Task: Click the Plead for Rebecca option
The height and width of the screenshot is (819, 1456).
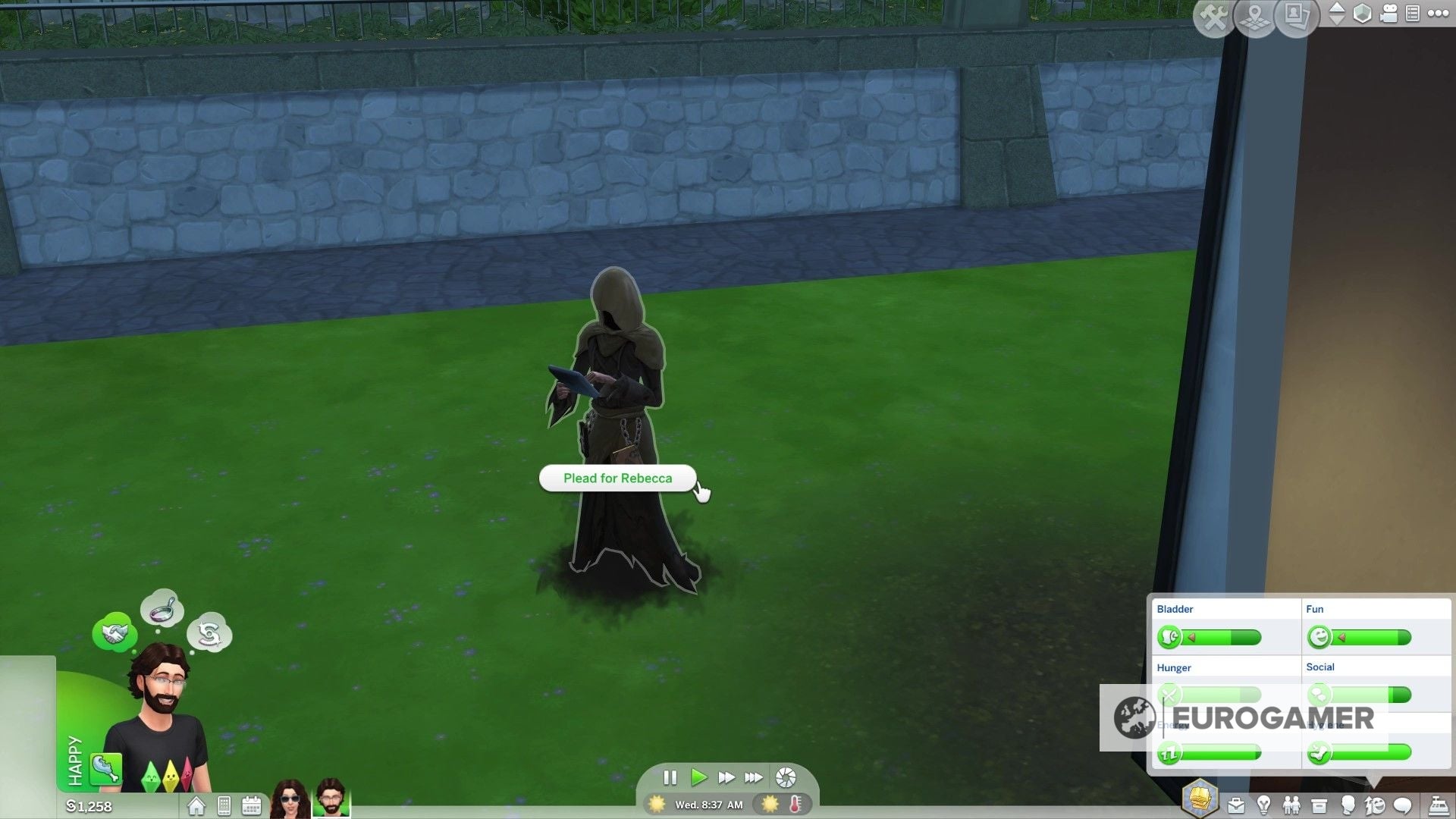Action: (x=617, y=478)
